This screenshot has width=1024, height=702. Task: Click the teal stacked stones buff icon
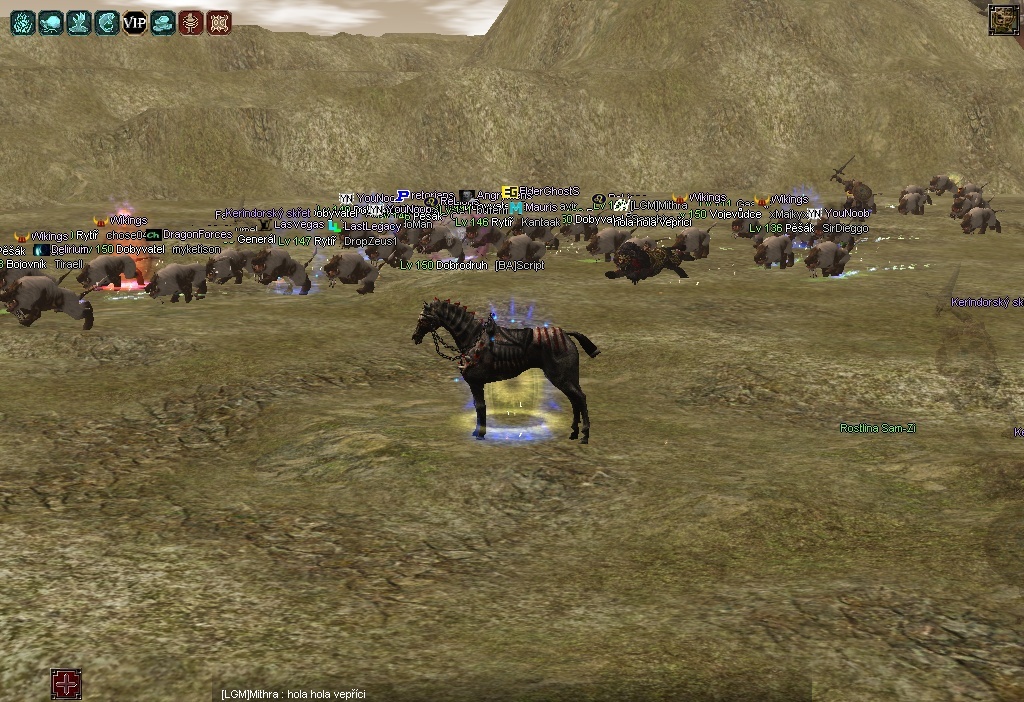(162, 23)
